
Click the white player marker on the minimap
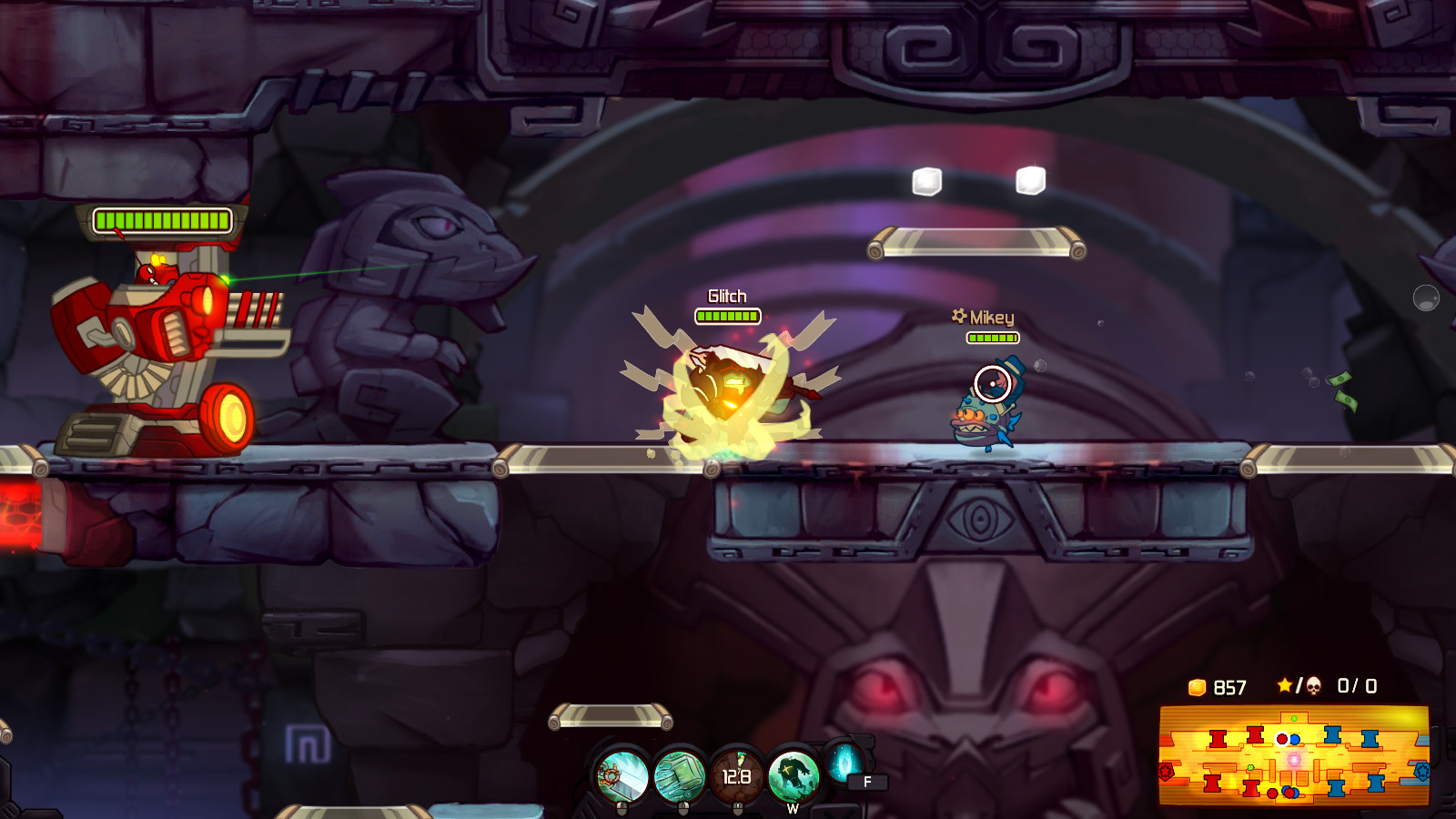click(x=1282, y=738)
